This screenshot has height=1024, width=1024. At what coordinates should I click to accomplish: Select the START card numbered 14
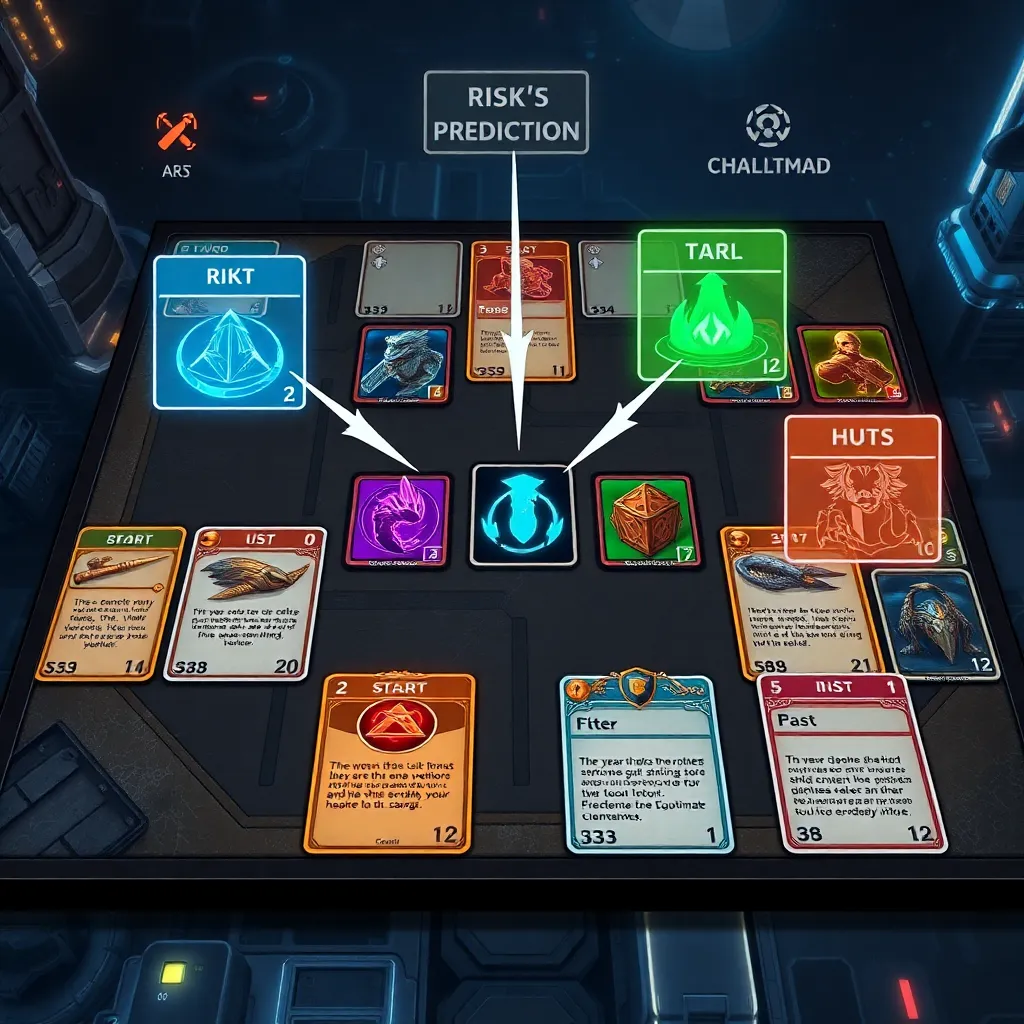click(110, 604)
